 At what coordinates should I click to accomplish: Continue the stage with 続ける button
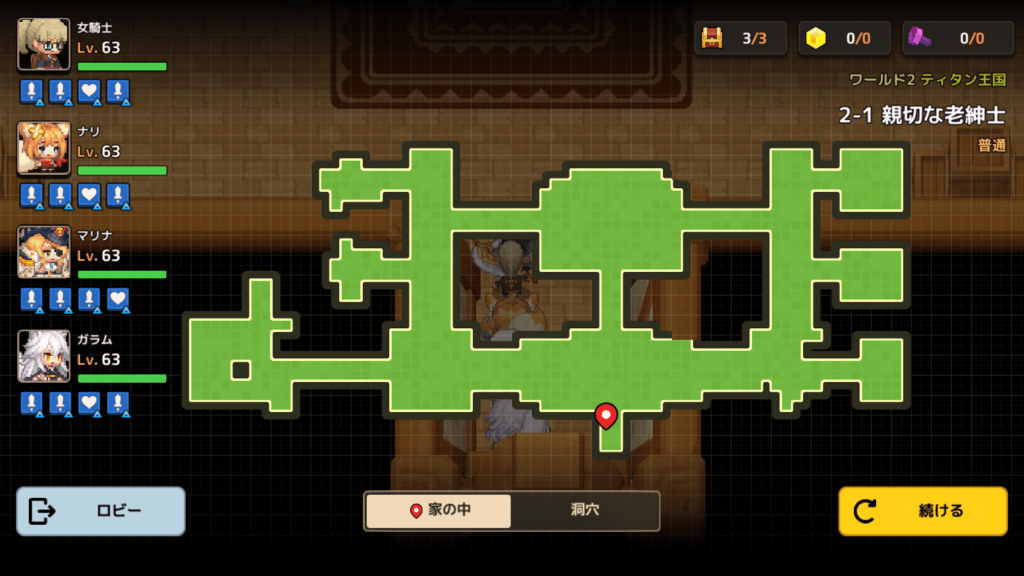922,511
